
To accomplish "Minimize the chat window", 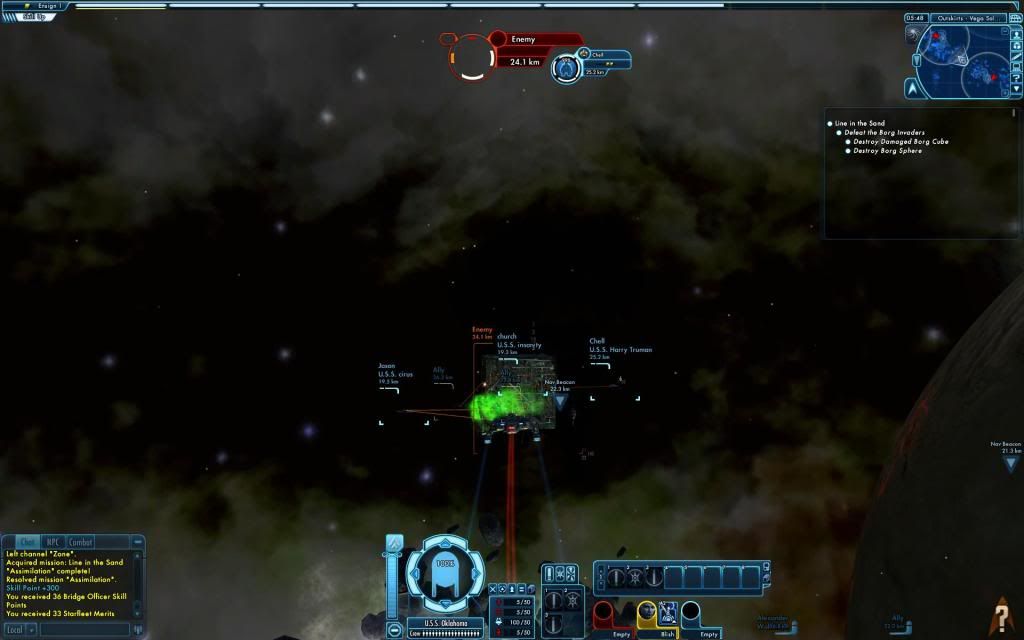I will 139,542.
